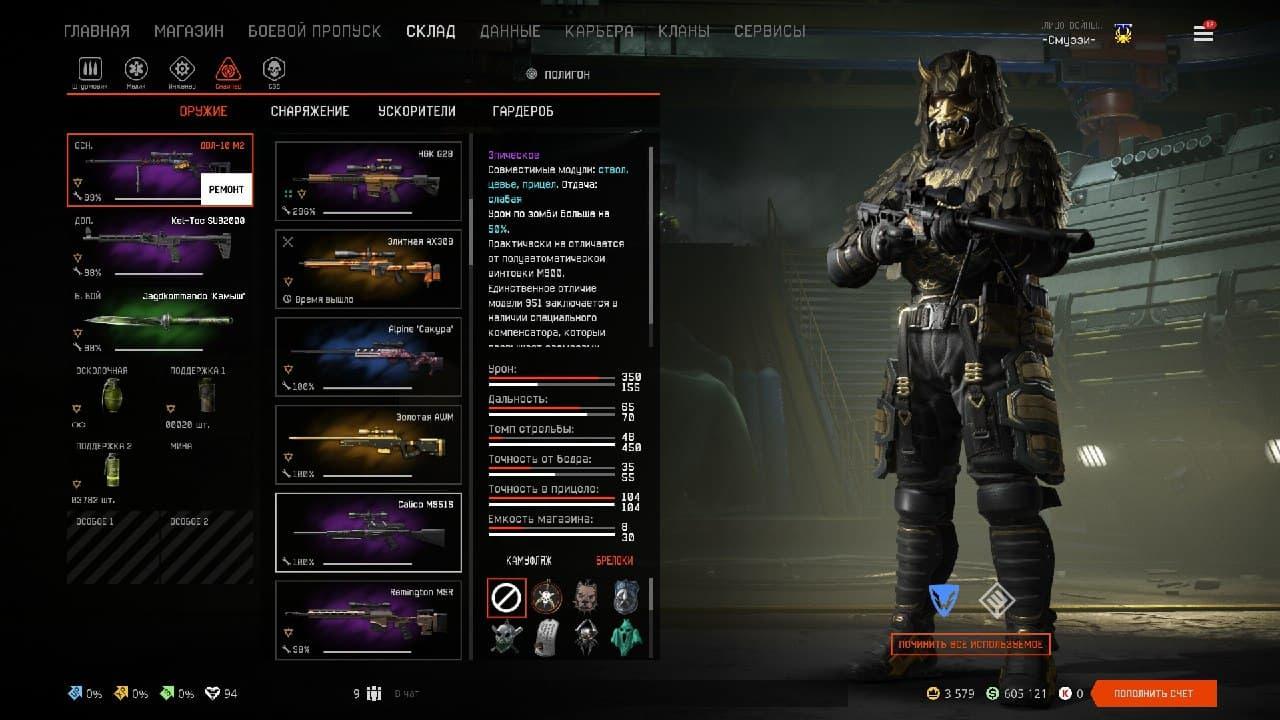This screenshot has width=1280, height=720.
Task: Select the Медик class icon
Action: [136, 70]
